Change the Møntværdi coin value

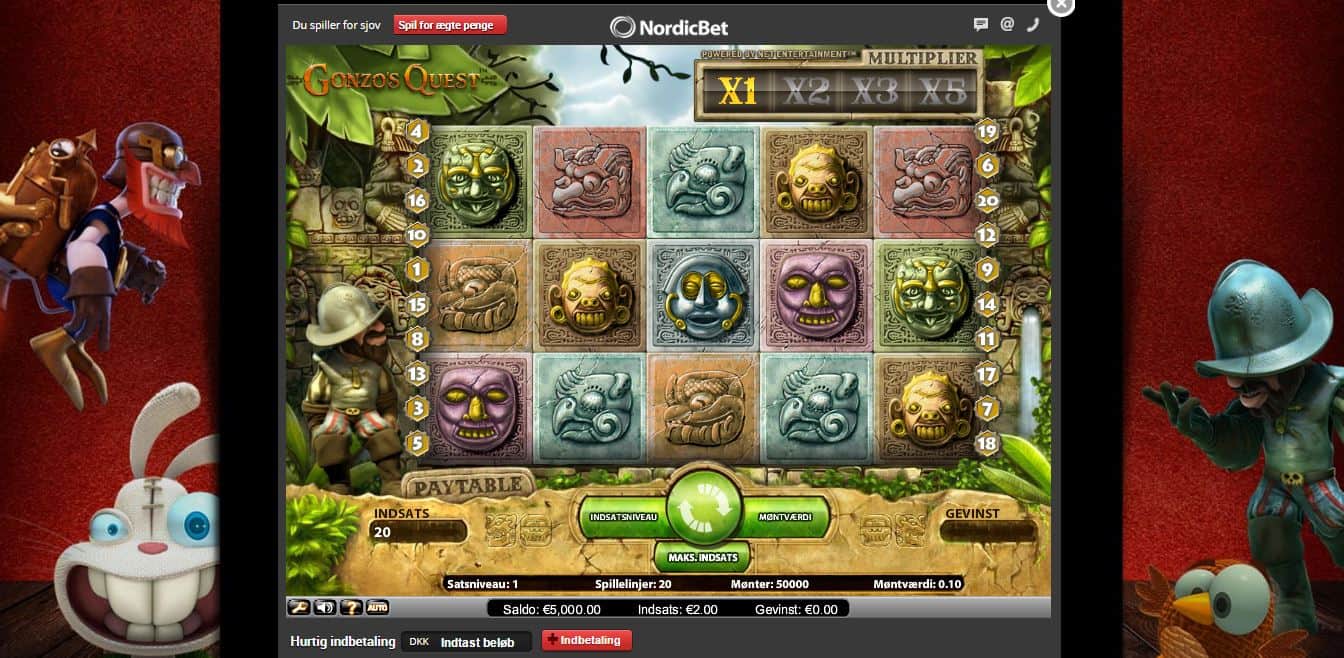point(786,517)
